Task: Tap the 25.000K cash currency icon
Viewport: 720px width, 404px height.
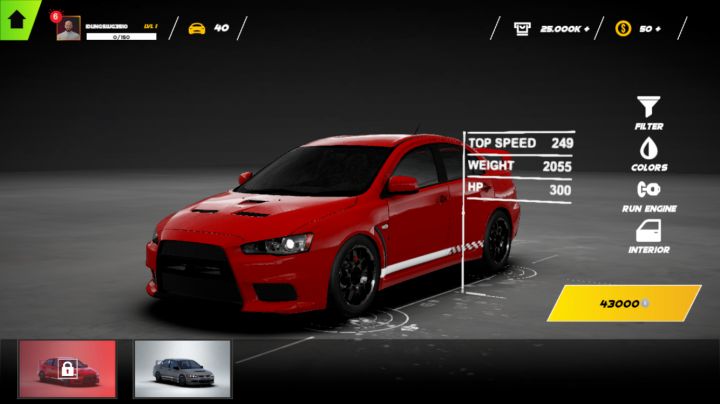Action: click(x=523, y=28)
